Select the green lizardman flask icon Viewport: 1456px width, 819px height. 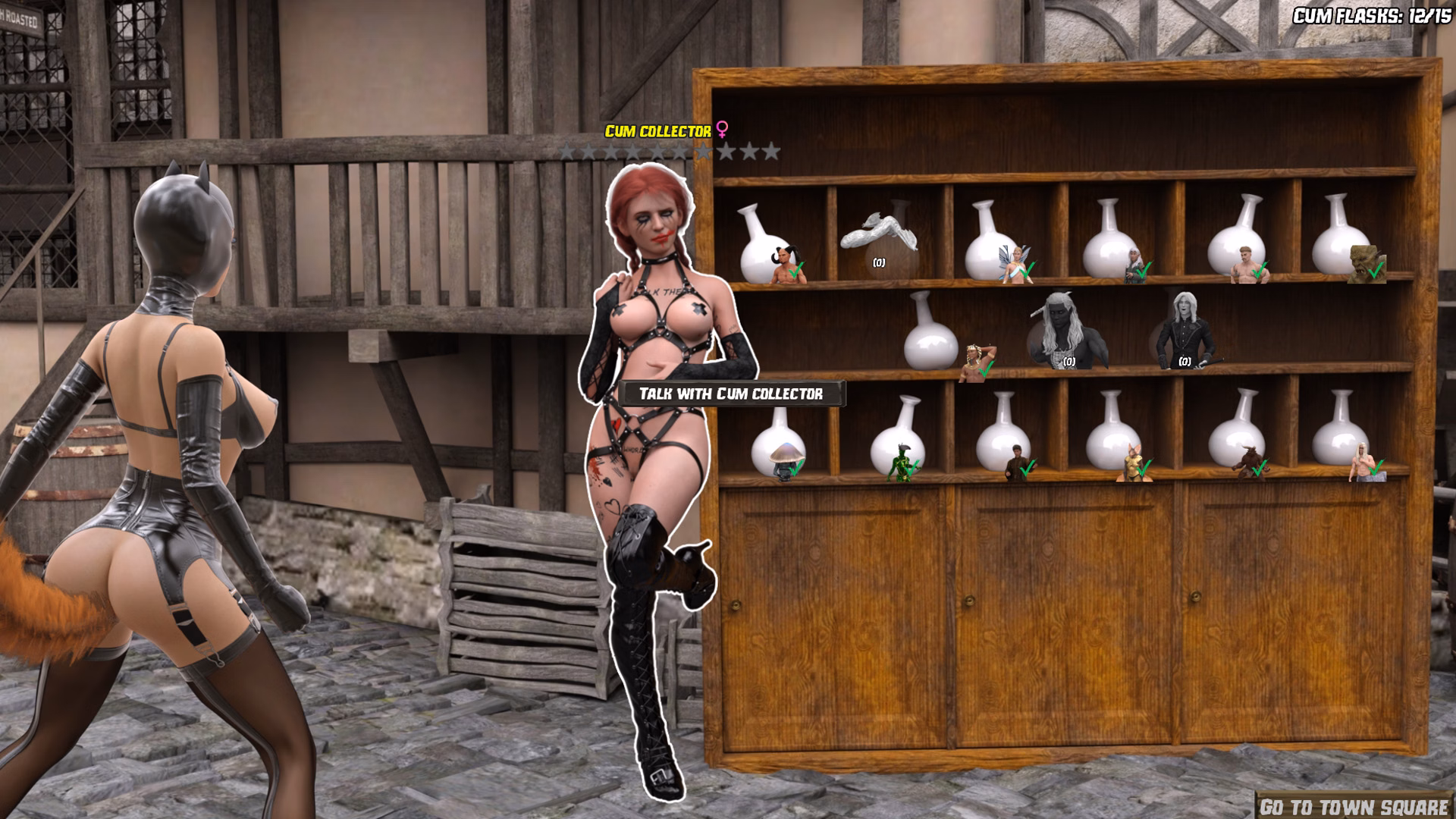[x=902, y=463]
